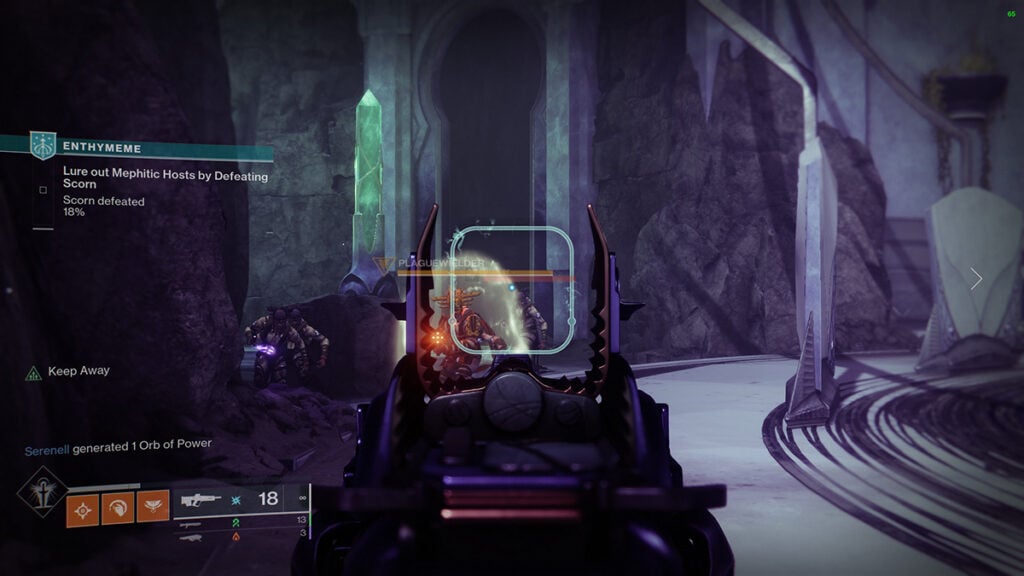
Task: Open the Enthymeme objective banner
Action: (150, 148)
